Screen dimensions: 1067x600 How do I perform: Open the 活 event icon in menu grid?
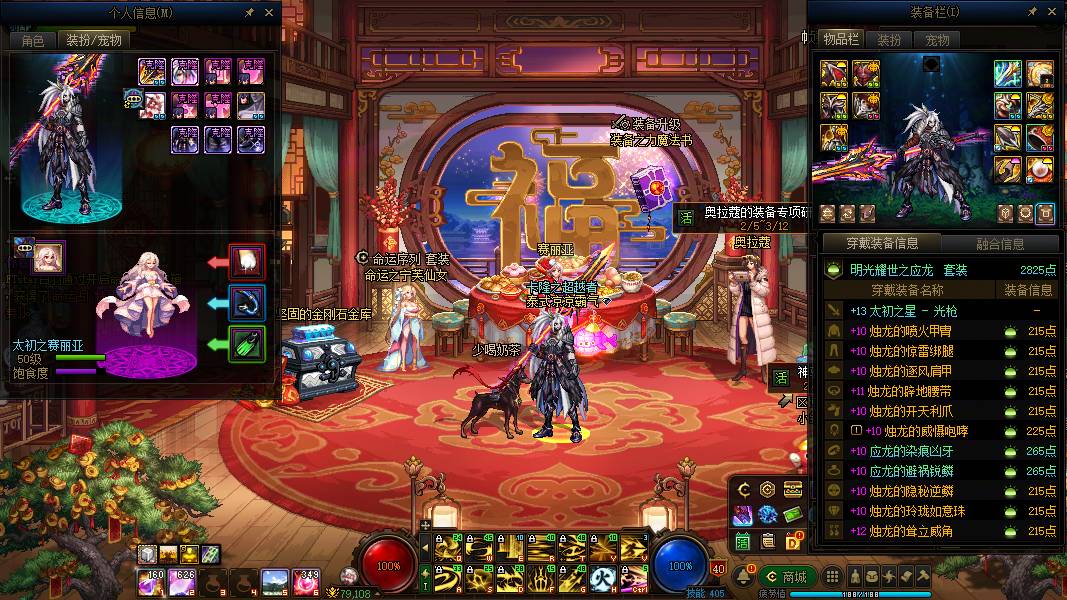point(743,541)
